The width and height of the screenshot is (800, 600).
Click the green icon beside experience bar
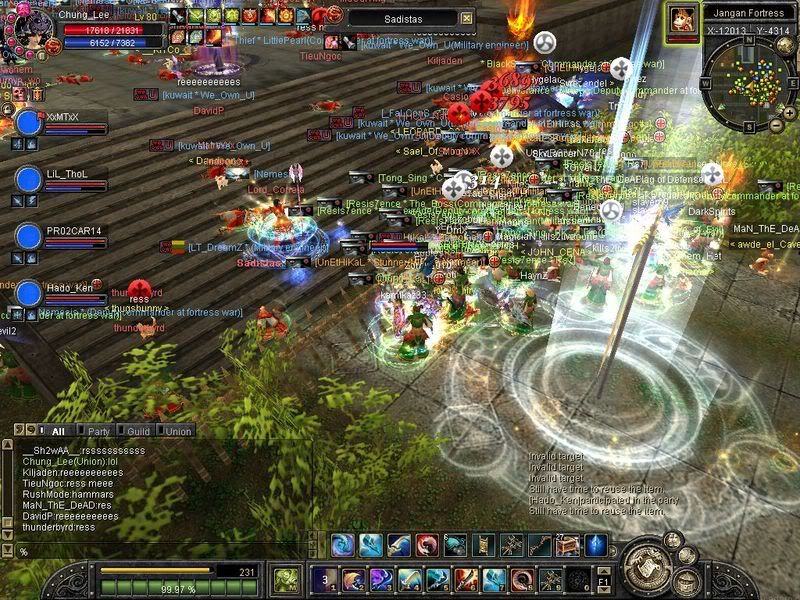tap(286, 579)
